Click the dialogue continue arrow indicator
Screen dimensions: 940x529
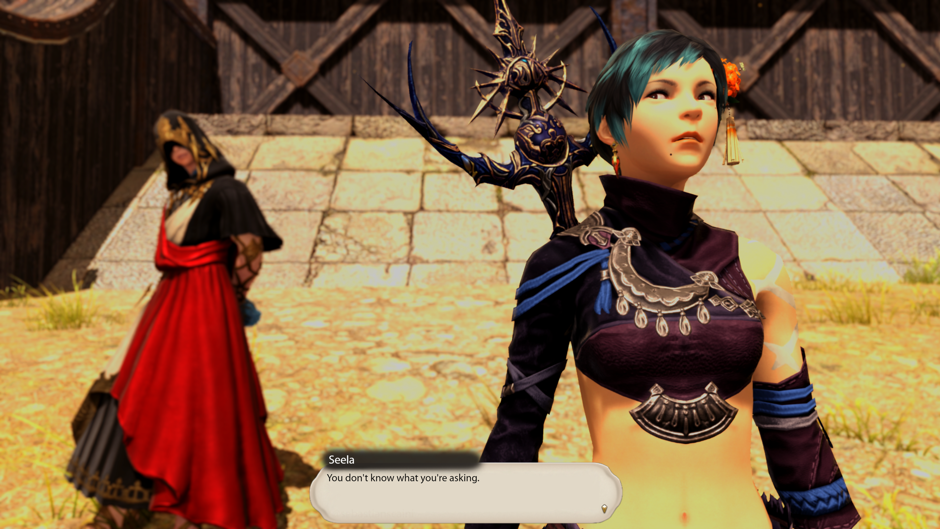coord(603,509)
